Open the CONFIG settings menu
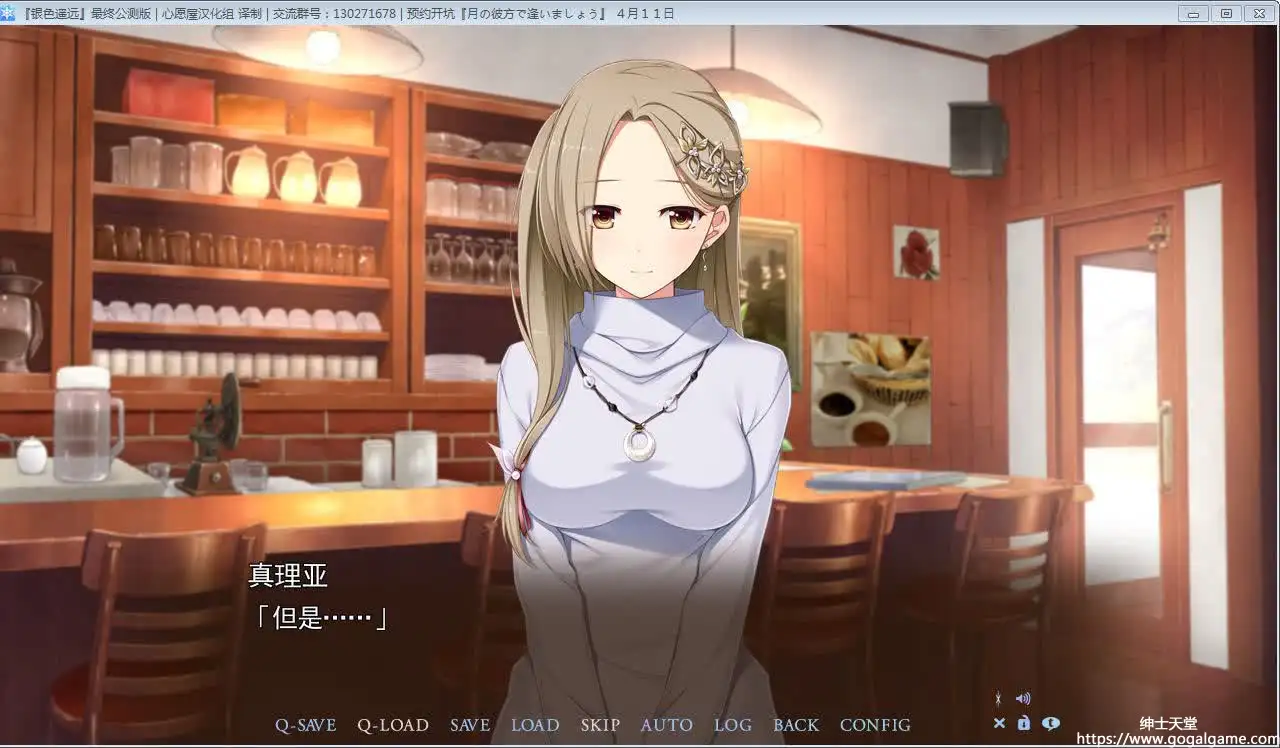The image size is (1280, 748). (x=875, y=725)
